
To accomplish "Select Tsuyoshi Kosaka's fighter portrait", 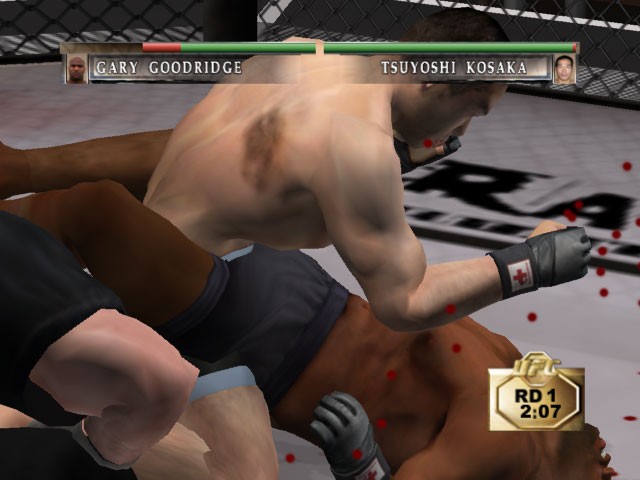I will [564, 68].
